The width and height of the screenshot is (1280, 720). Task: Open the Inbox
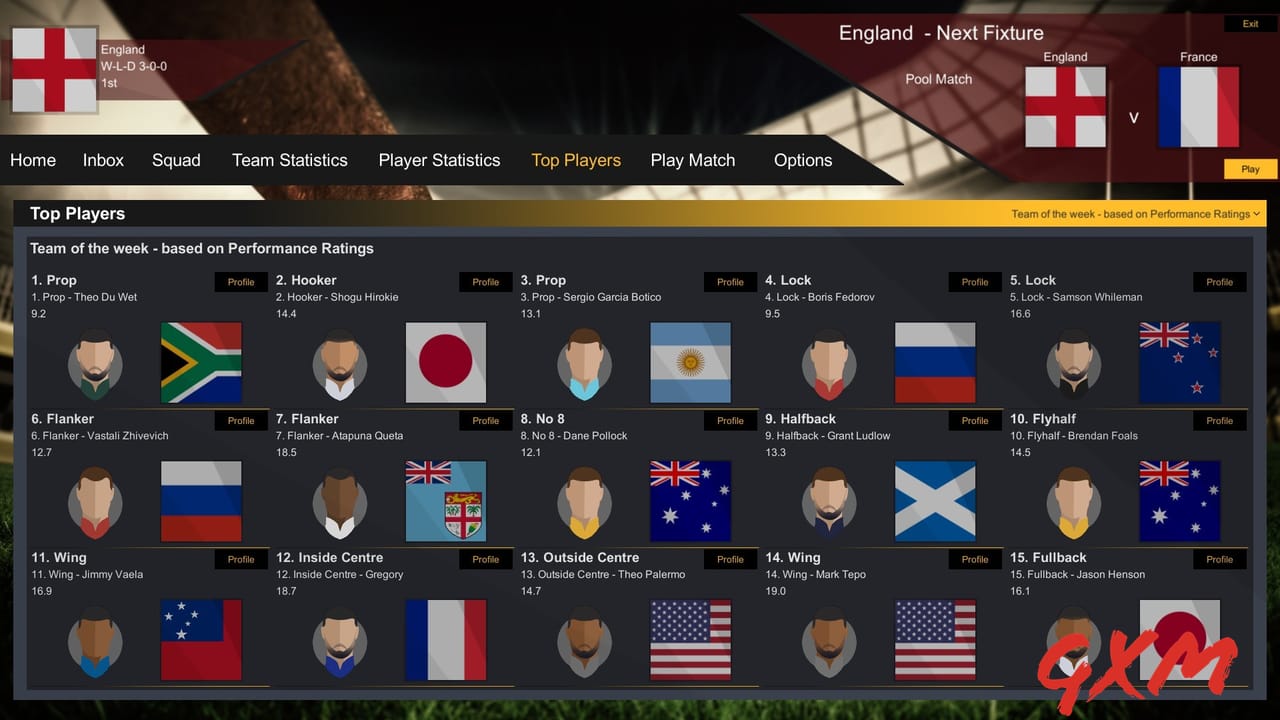coord(103,160)
